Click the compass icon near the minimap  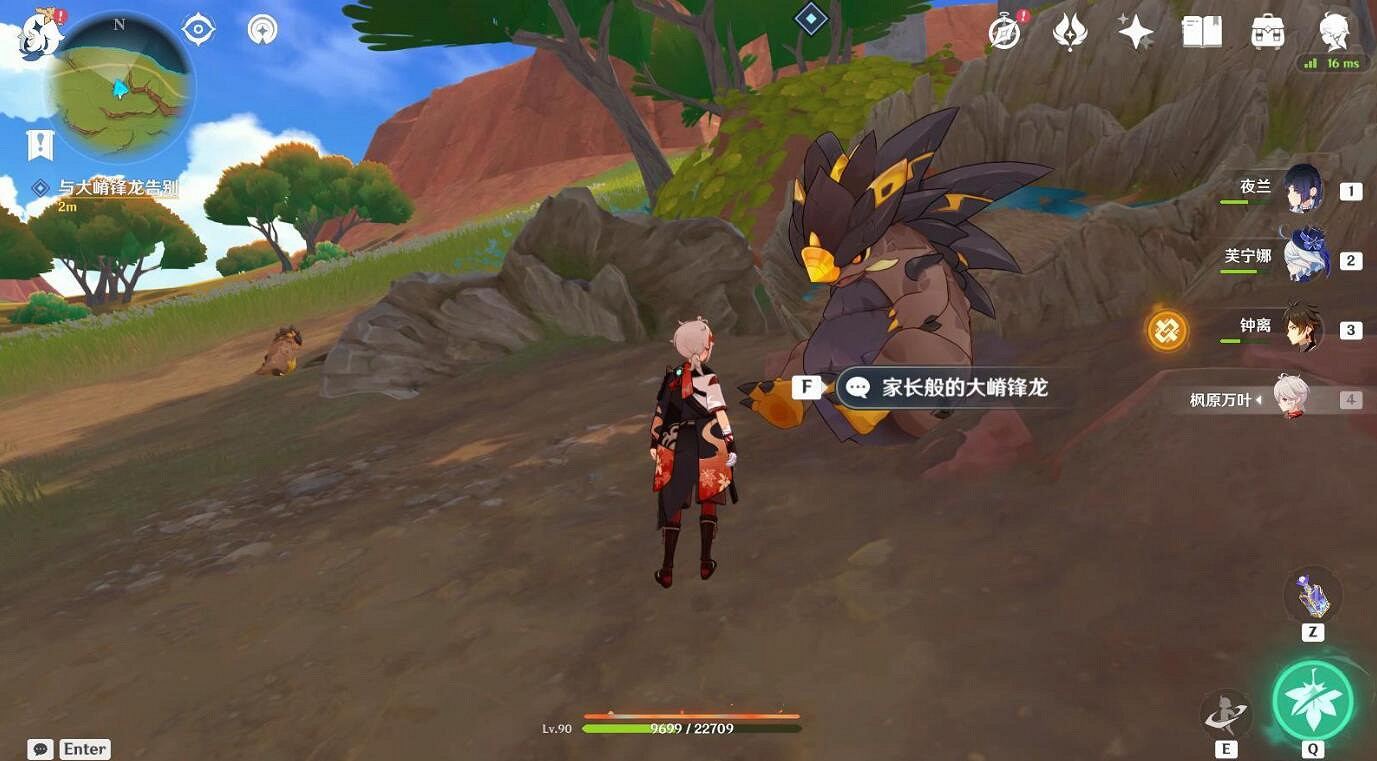[196, 29]
